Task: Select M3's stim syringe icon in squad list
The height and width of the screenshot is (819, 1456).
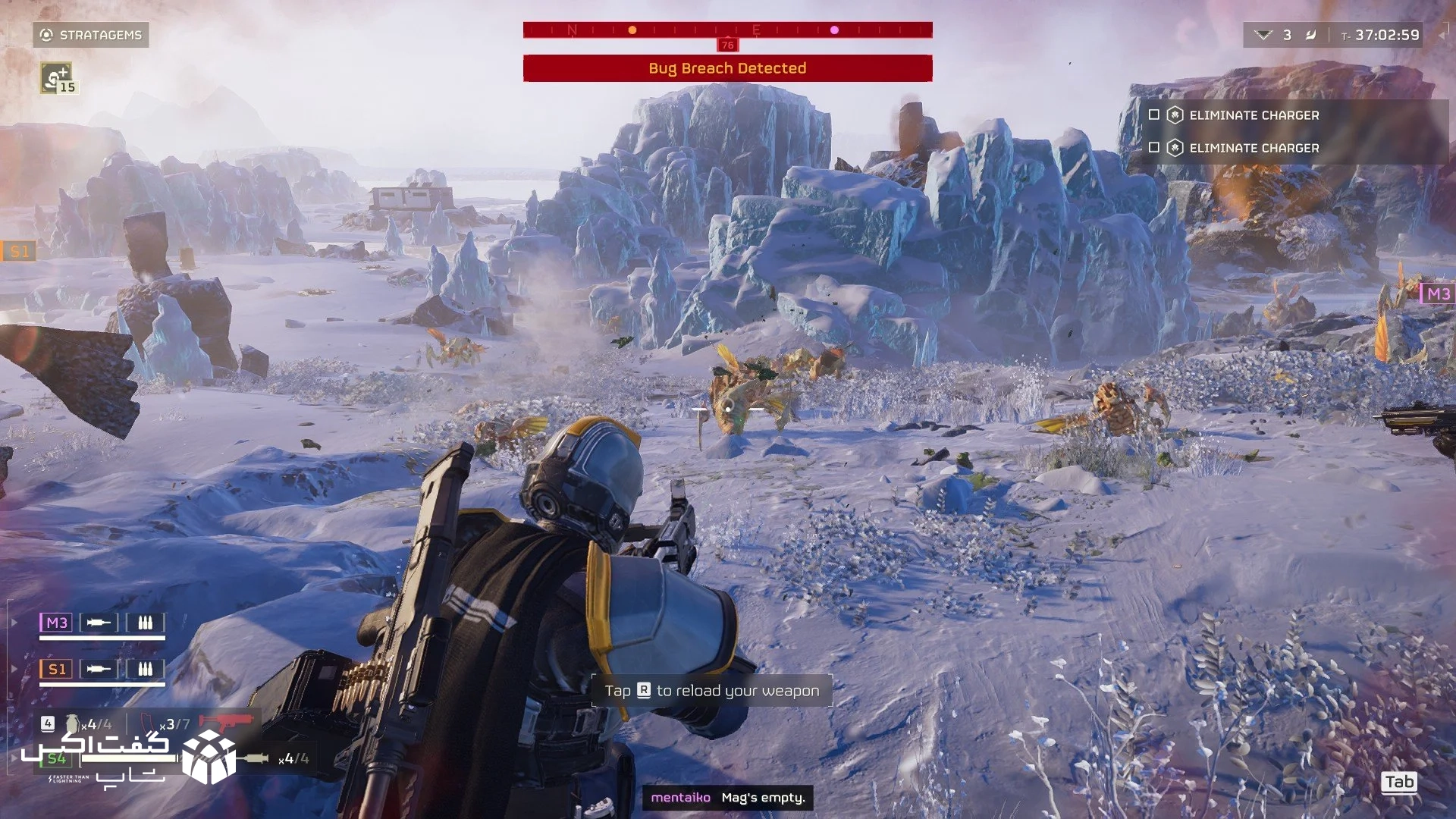Action: point(99,623)
